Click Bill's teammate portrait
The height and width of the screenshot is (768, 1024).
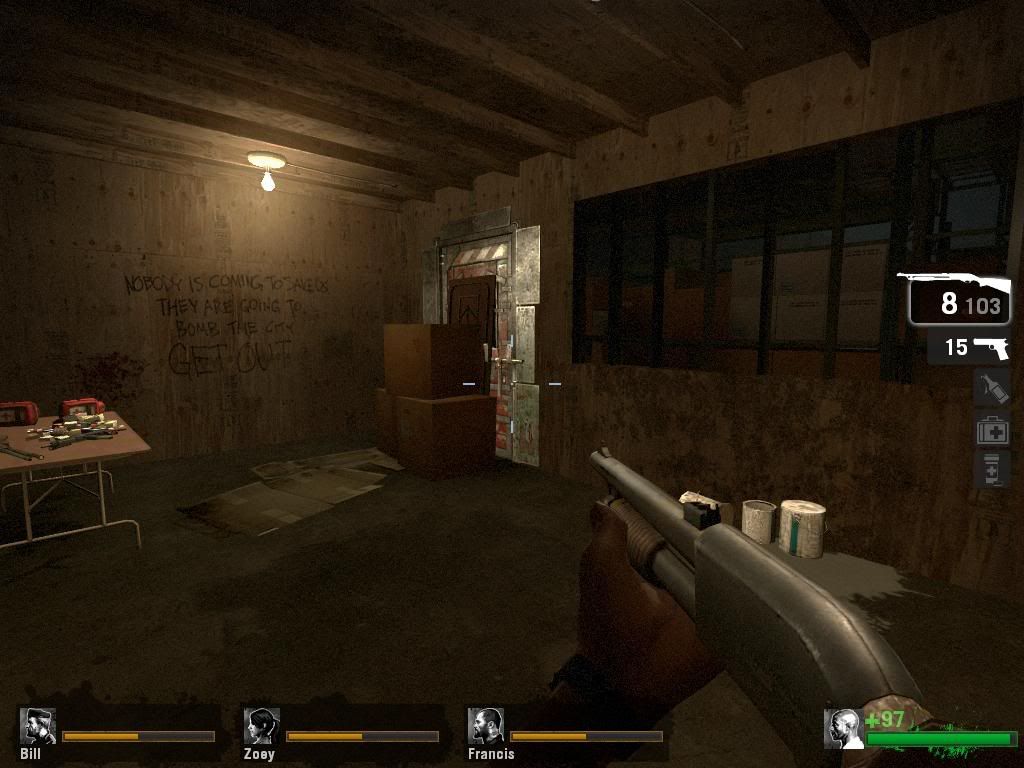tap(37, 726)
